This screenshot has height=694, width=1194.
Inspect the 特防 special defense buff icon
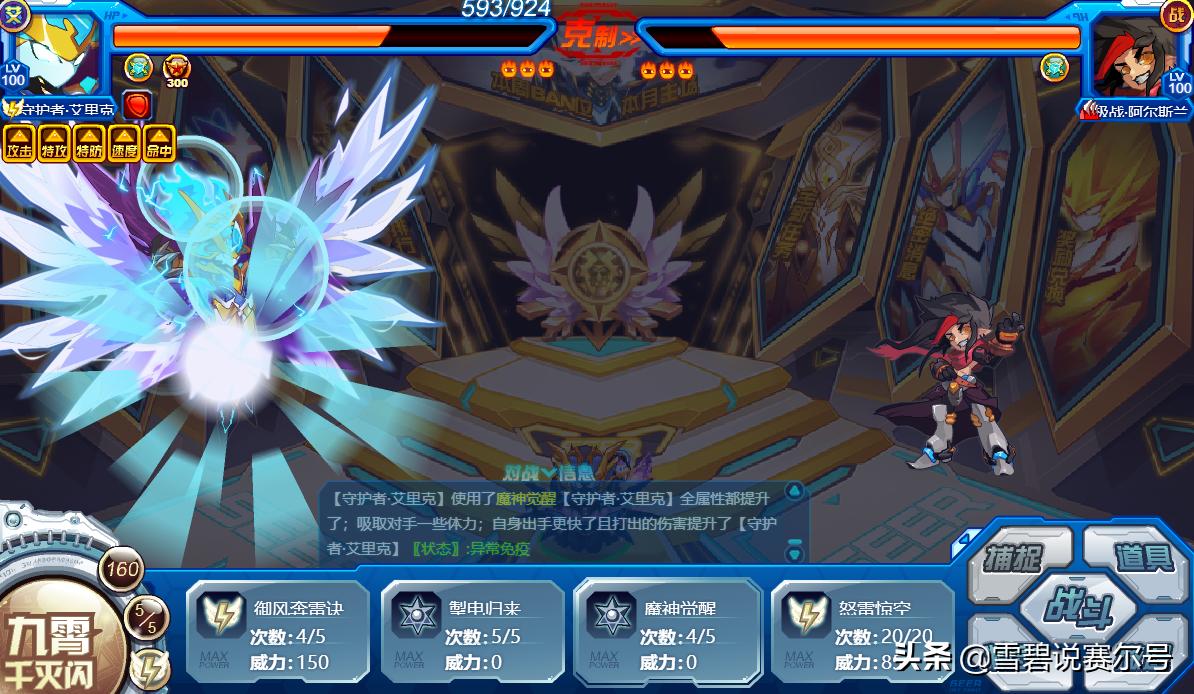tap(89, 144)
